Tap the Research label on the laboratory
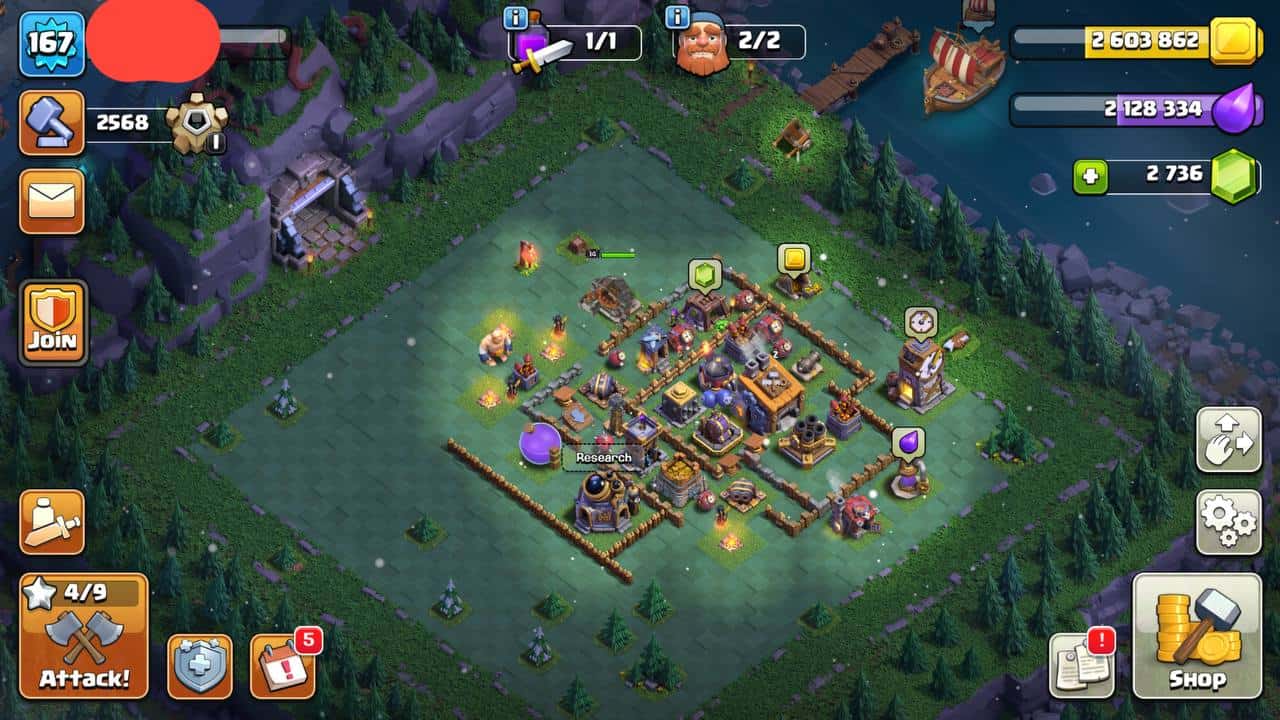Image resolution: width=1280 pixels, height=720 pixels. click(604, 457)
